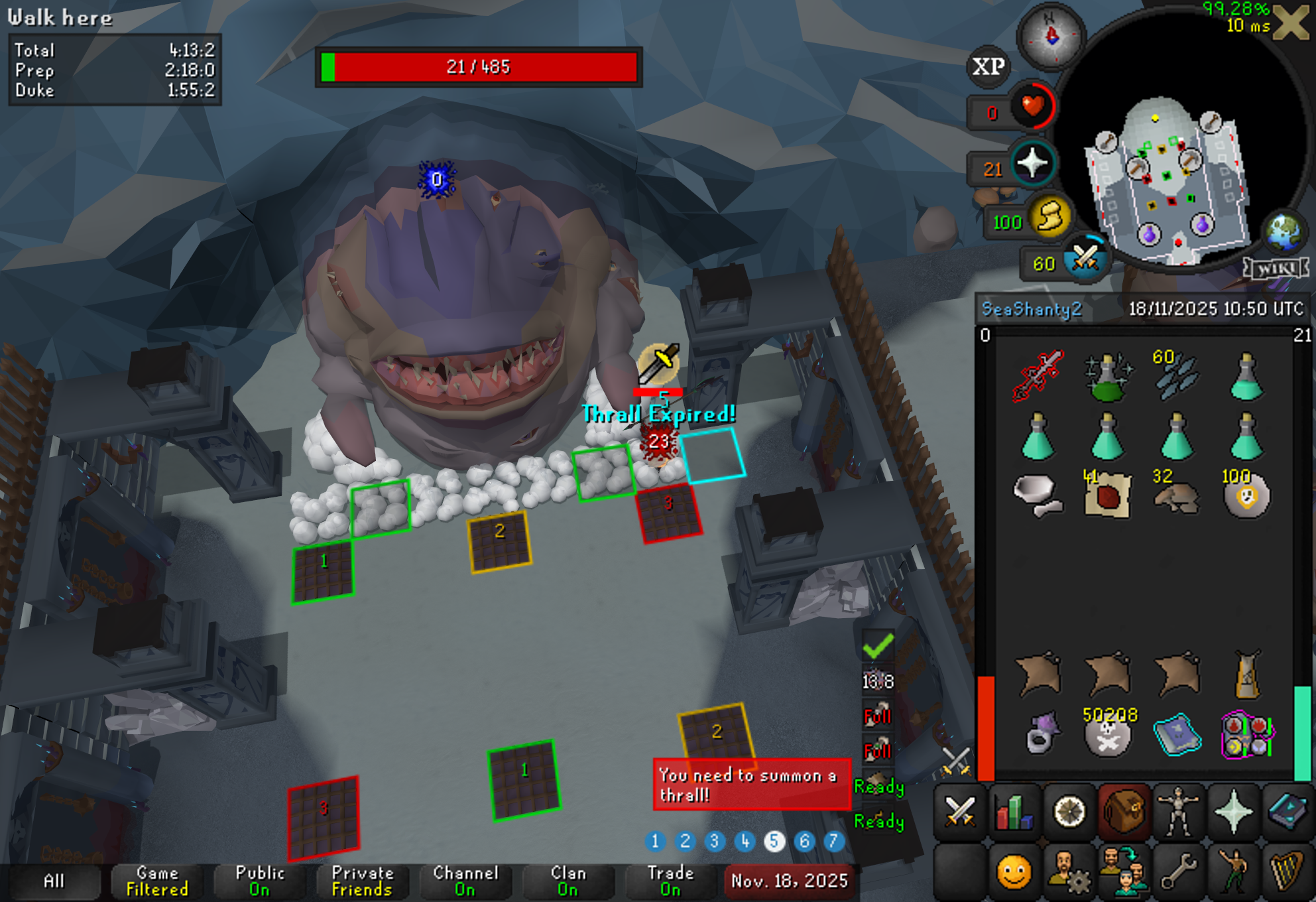Screen dimensions: 1316x902
Task: Select the pestle and mortar item
Action: (x=1038, y=495)
